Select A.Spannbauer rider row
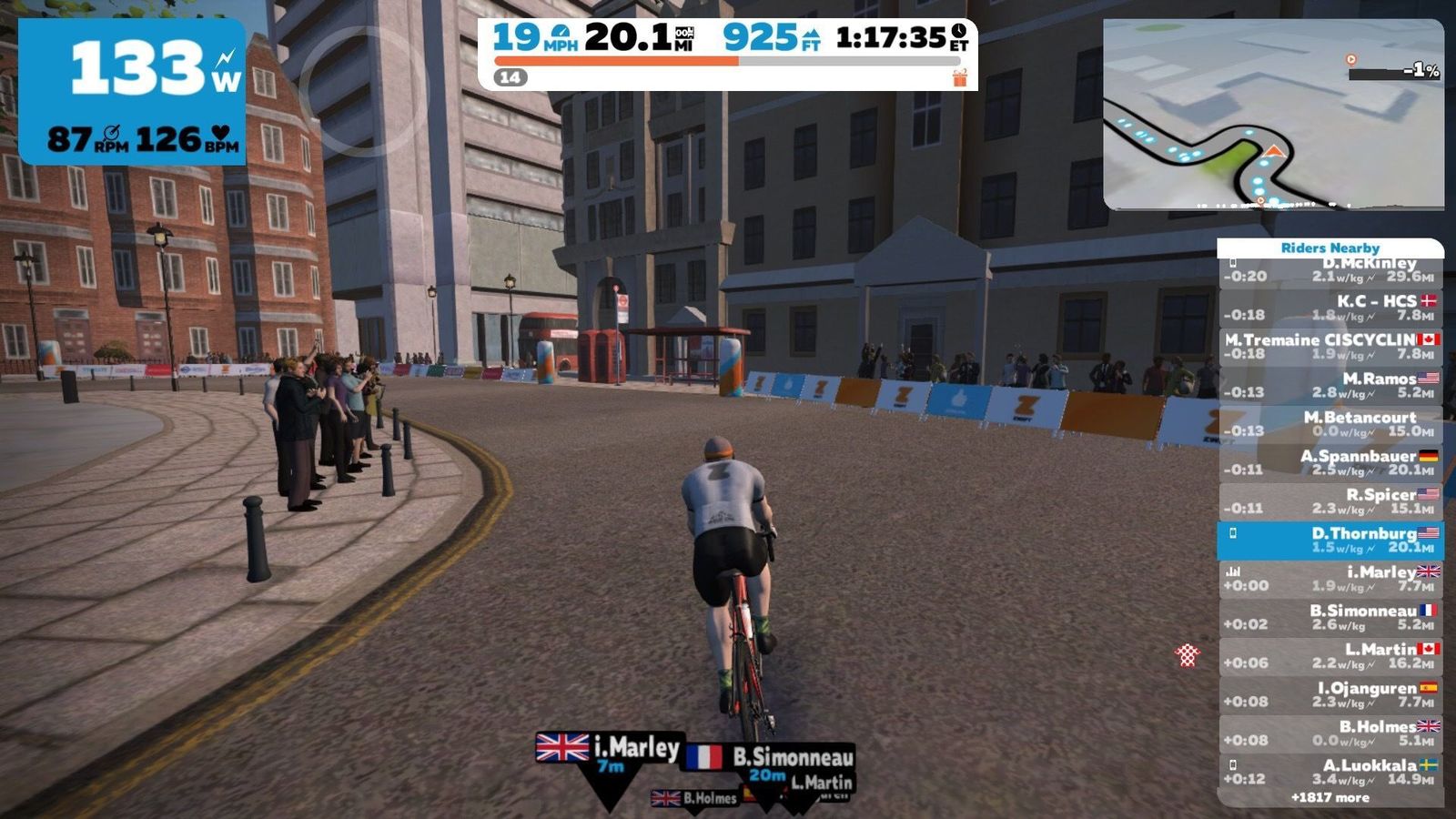1456x819 pixels. pyautogui.click(x=1330, y=463)
